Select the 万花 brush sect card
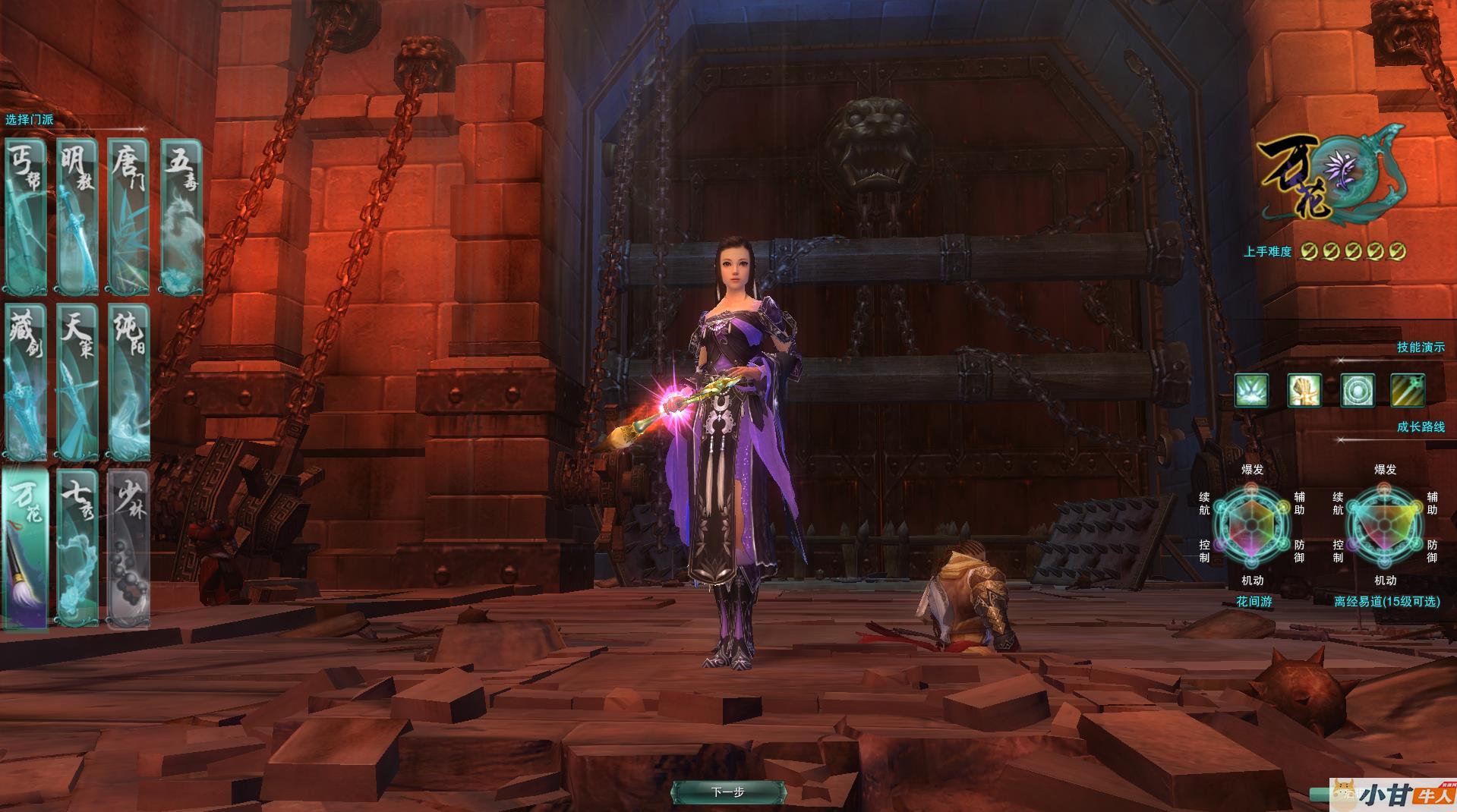The height and width of the screenshot is (812, 1457). (x=26, y=549)
